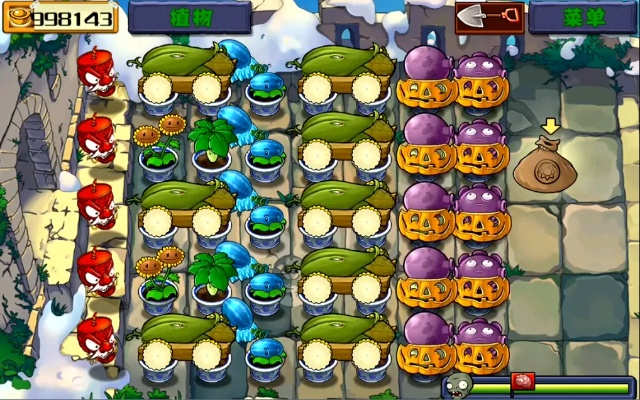Screen dimensions: 640x400
Task: Select the shovel tool
Action: pyautogui.click(x=489, y=17)
